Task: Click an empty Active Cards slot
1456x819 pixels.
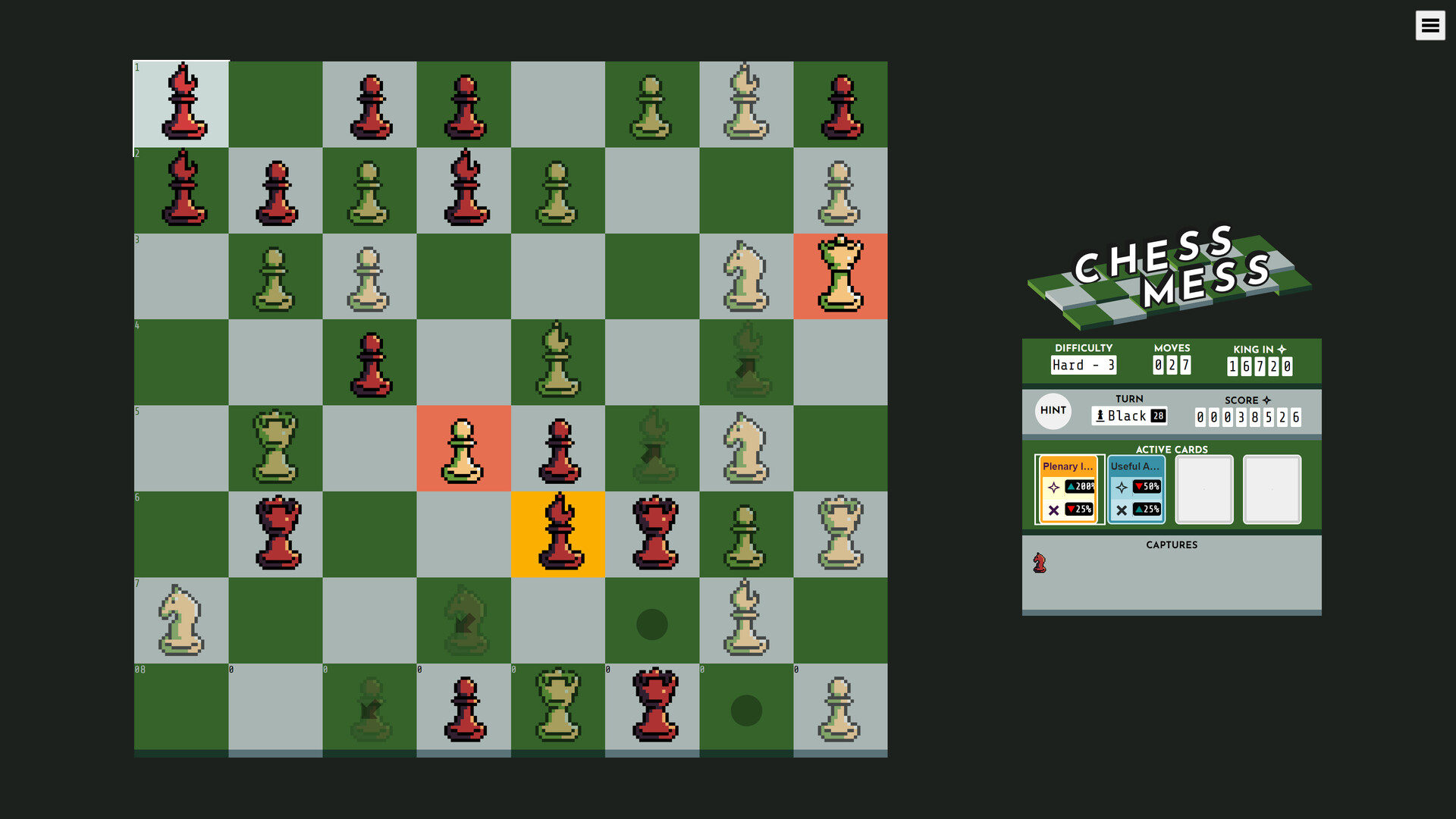Action: (1204, 489)
